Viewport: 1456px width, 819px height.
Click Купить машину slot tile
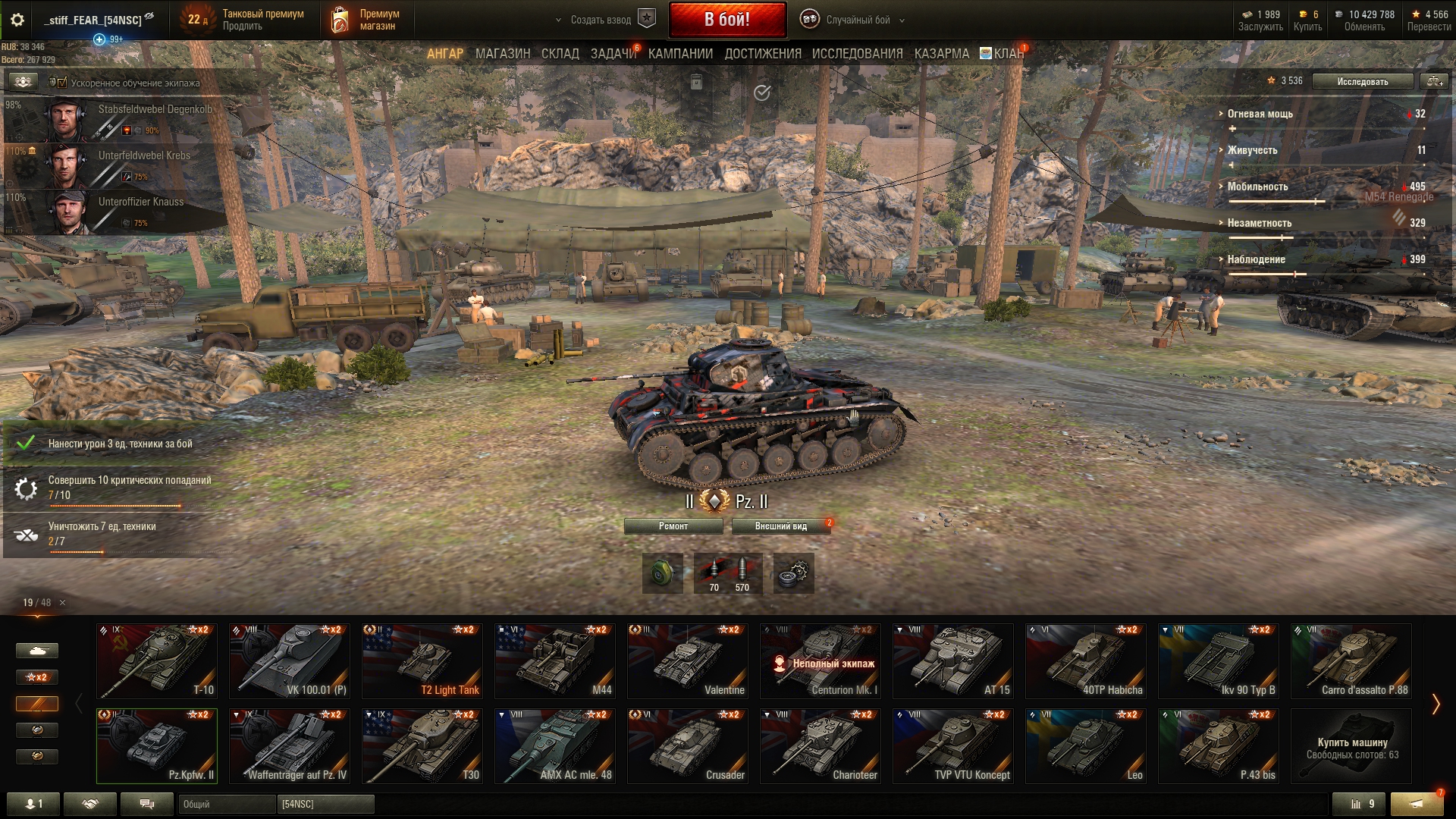(x=1351, y=747)
